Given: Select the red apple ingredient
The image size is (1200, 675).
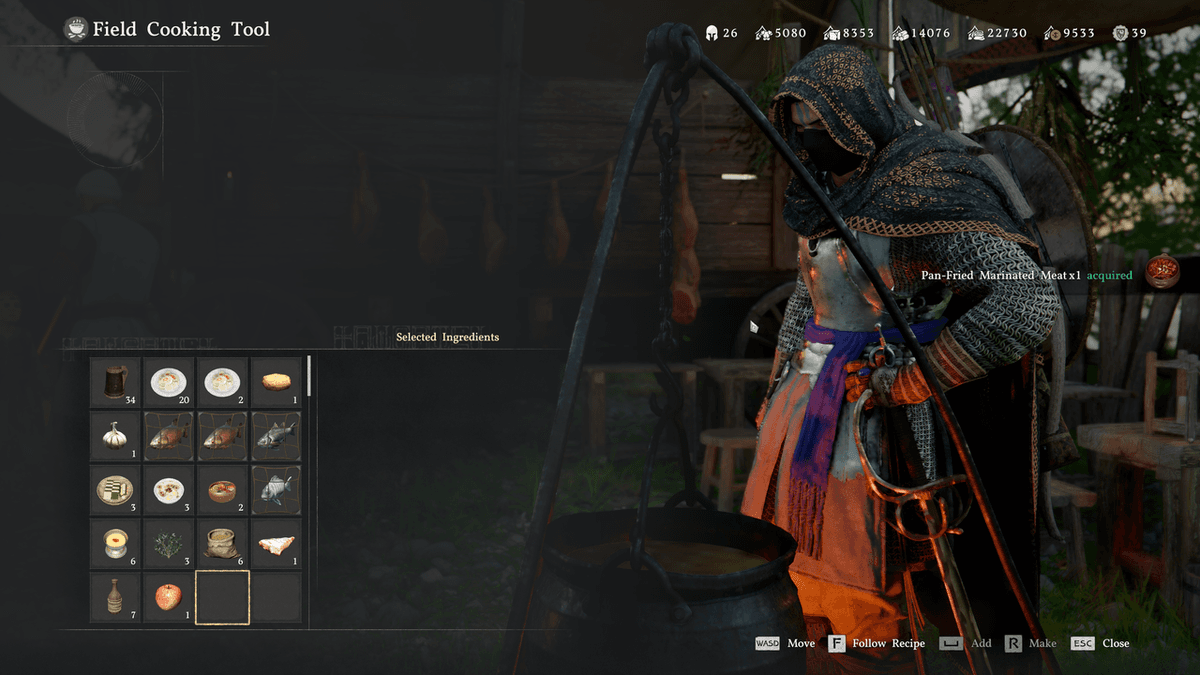Looking at the screenshot, I should click(168, 598).
